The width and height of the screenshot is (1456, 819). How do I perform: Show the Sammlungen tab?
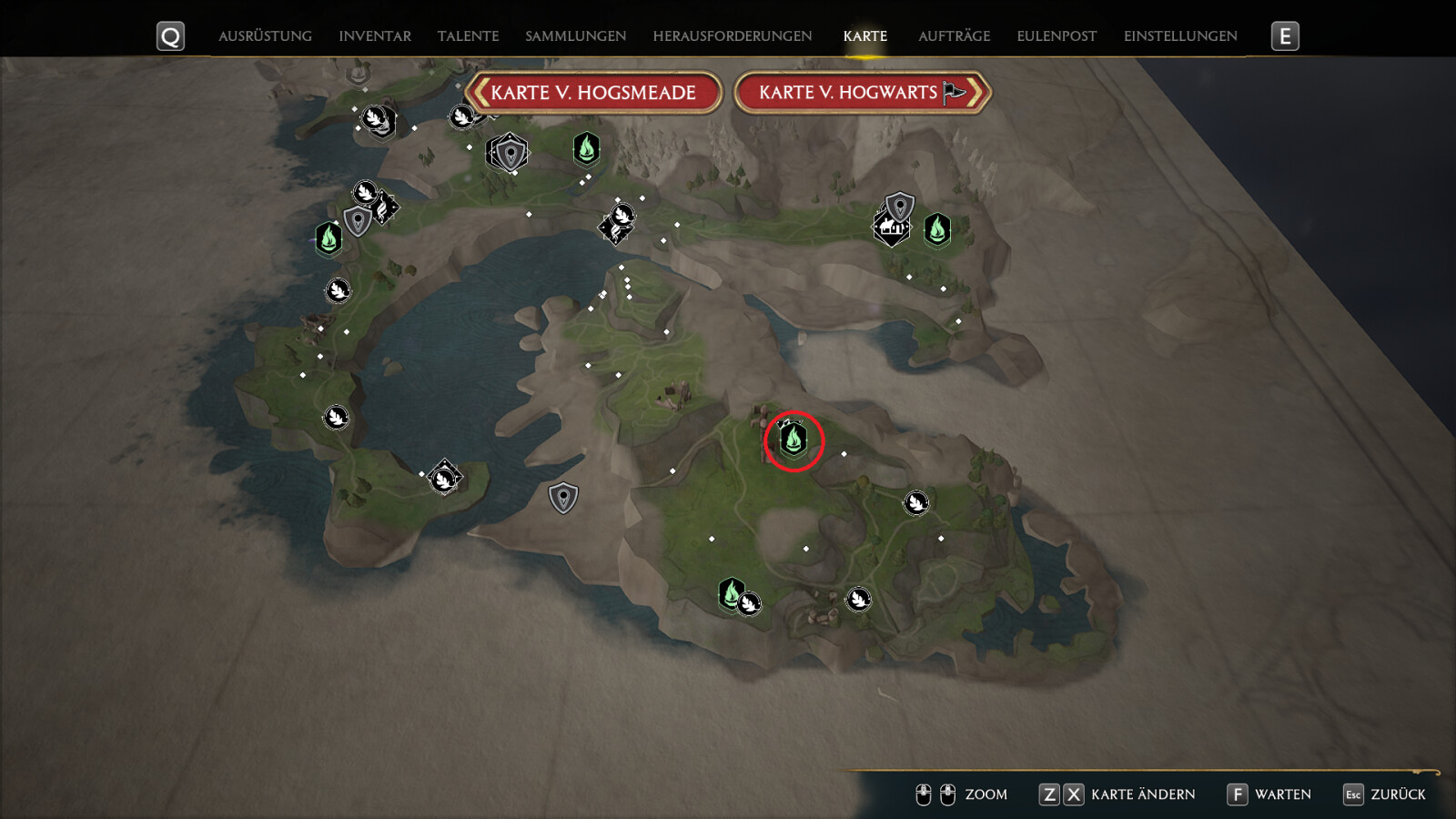pos(575,36)
